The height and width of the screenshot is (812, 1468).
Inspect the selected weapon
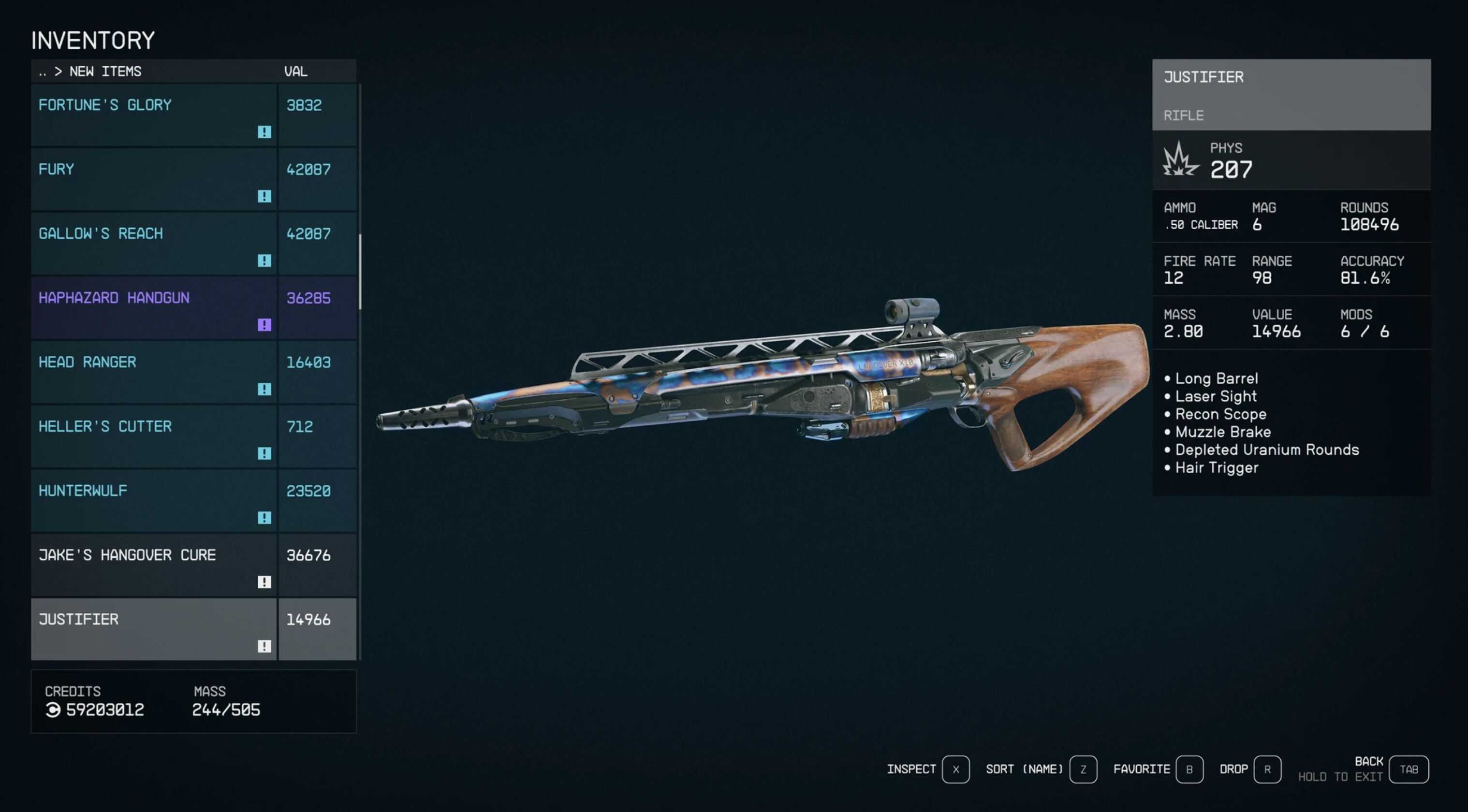point(955,769)
